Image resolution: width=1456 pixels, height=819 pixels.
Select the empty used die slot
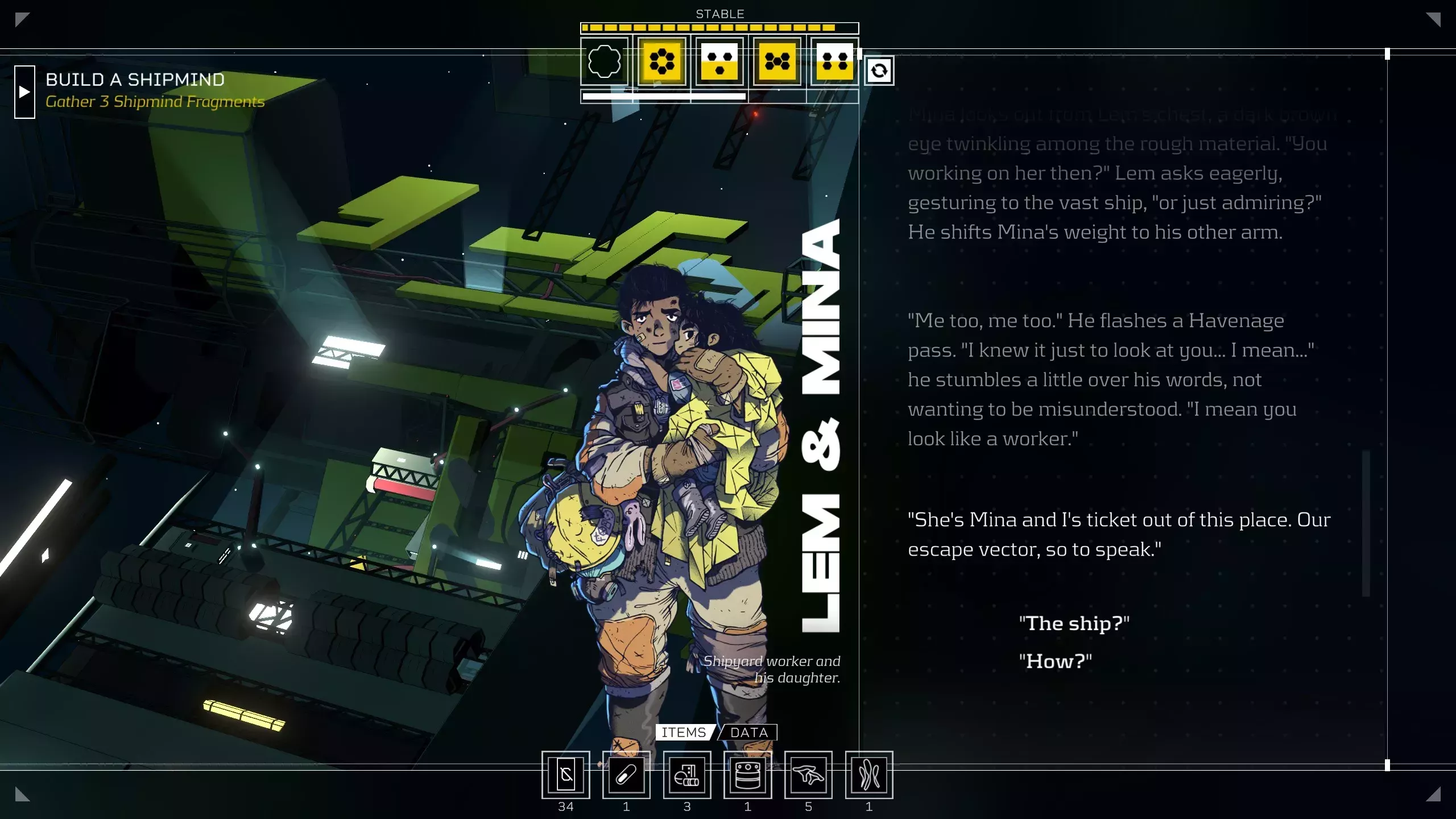(x=605, y=61)
